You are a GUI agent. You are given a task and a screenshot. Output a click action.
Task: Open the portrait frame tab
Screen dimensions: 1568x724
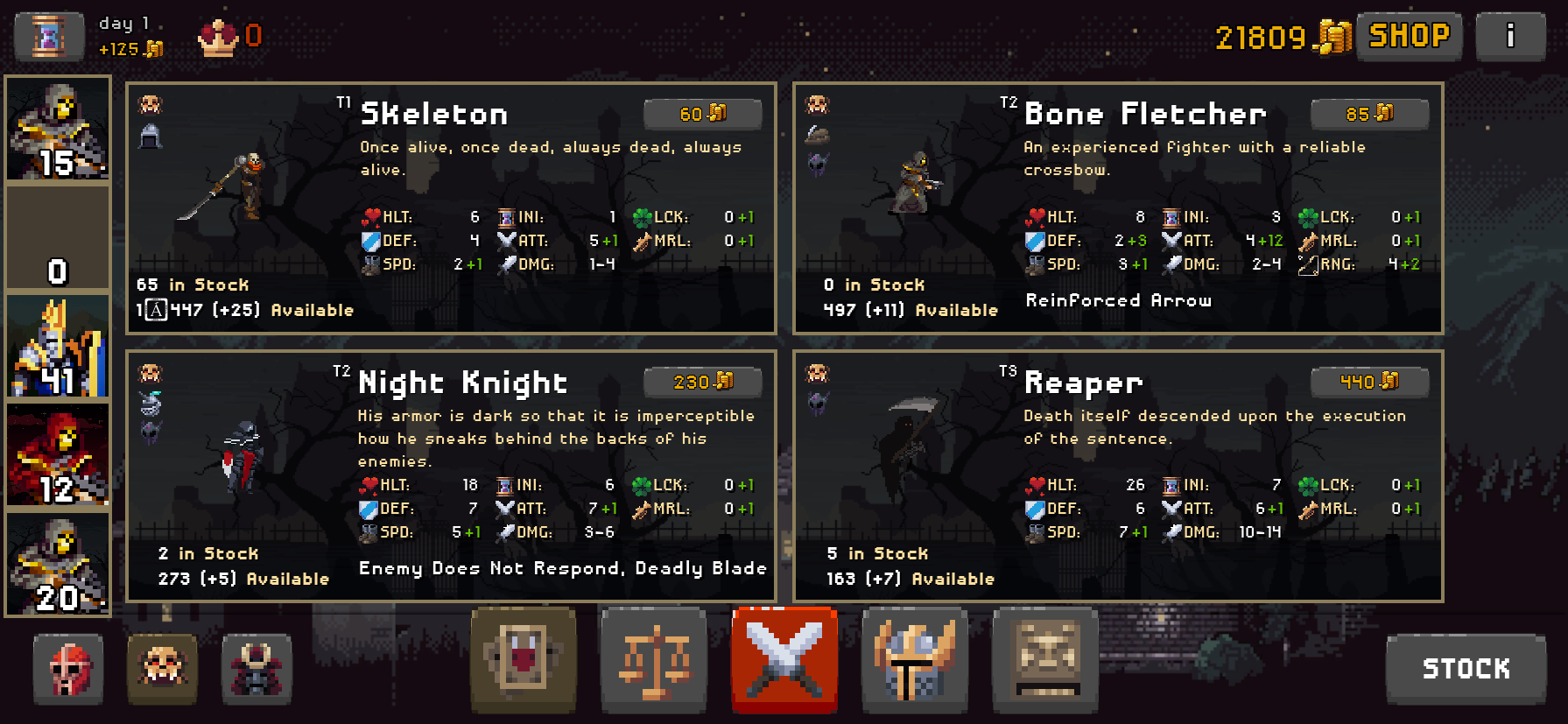524,660
